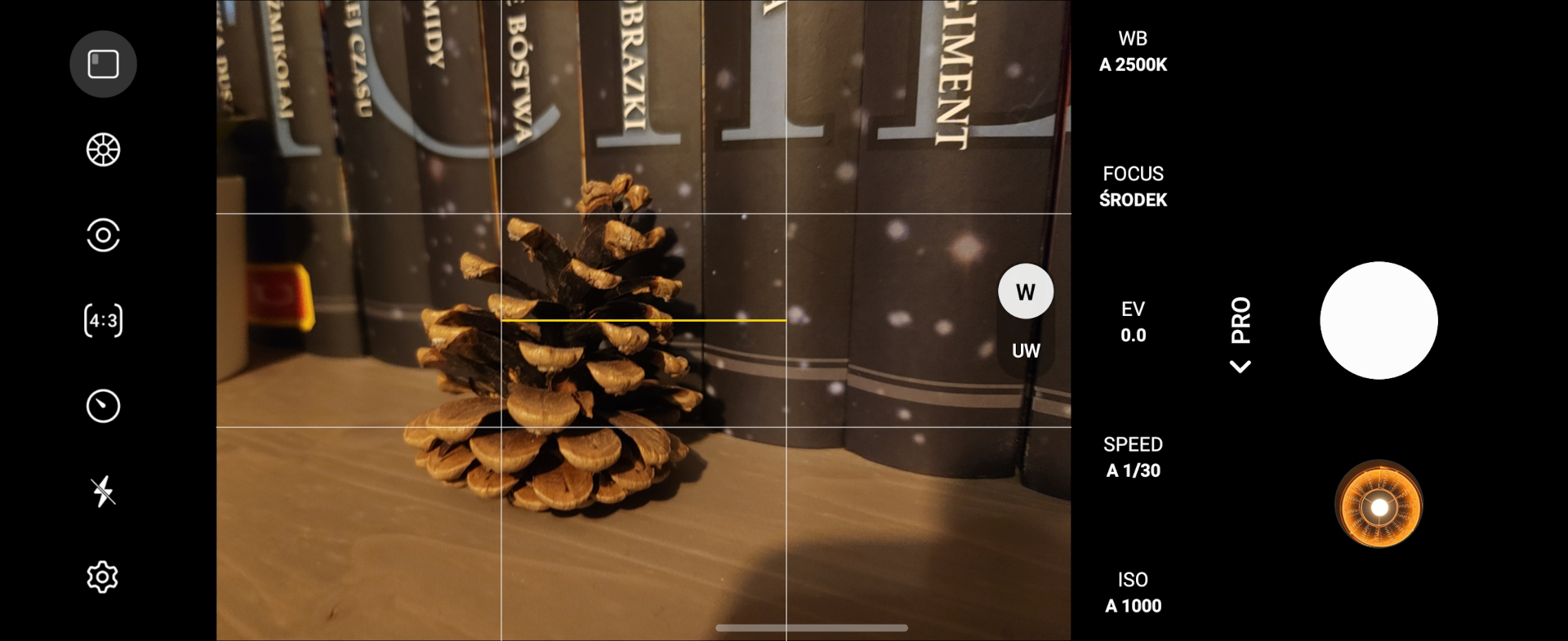Adjust the ISO setting

(x=1133, y=593)
